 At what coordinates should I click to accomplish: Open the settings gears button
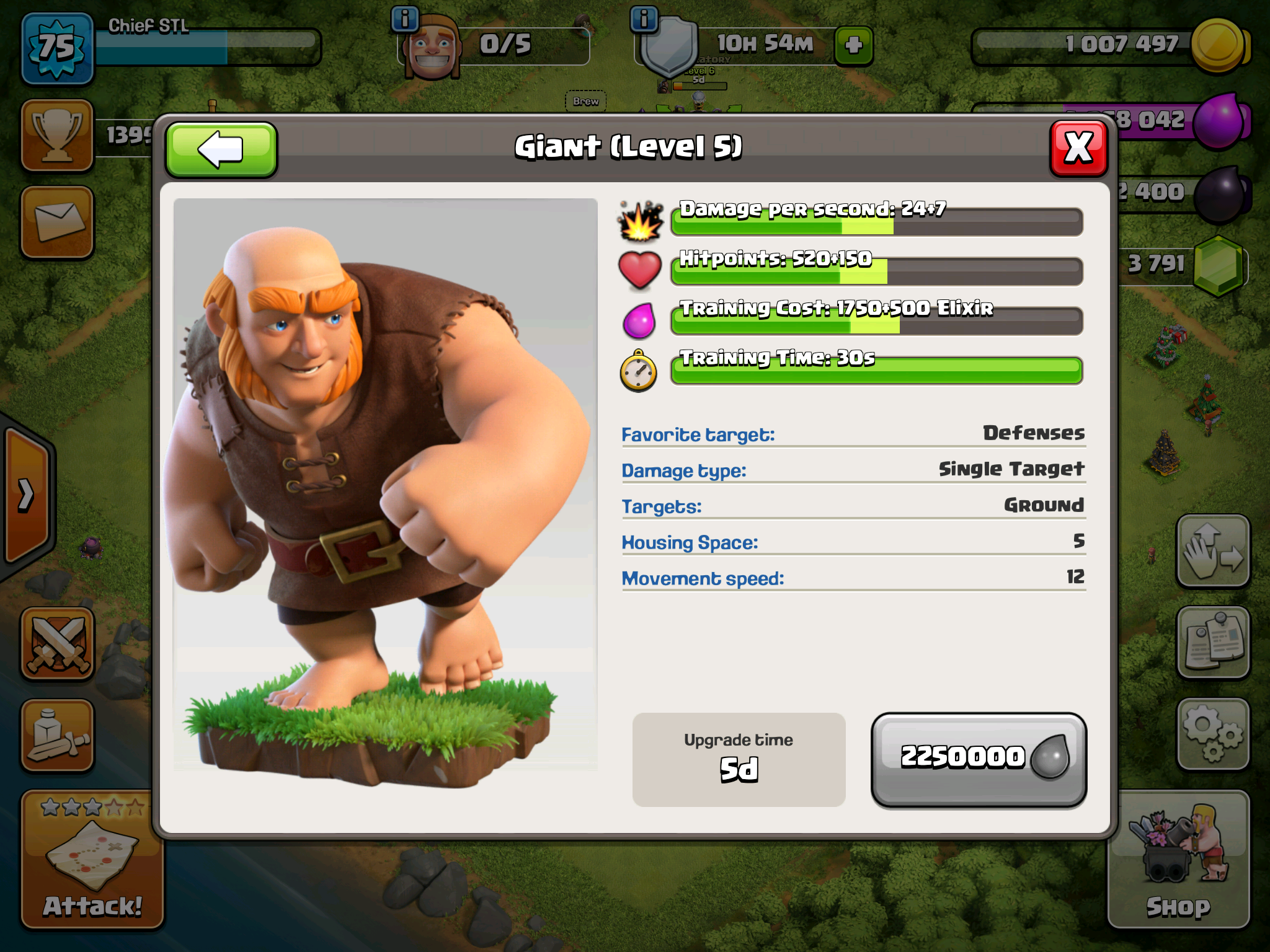[x=1212, y=735]
